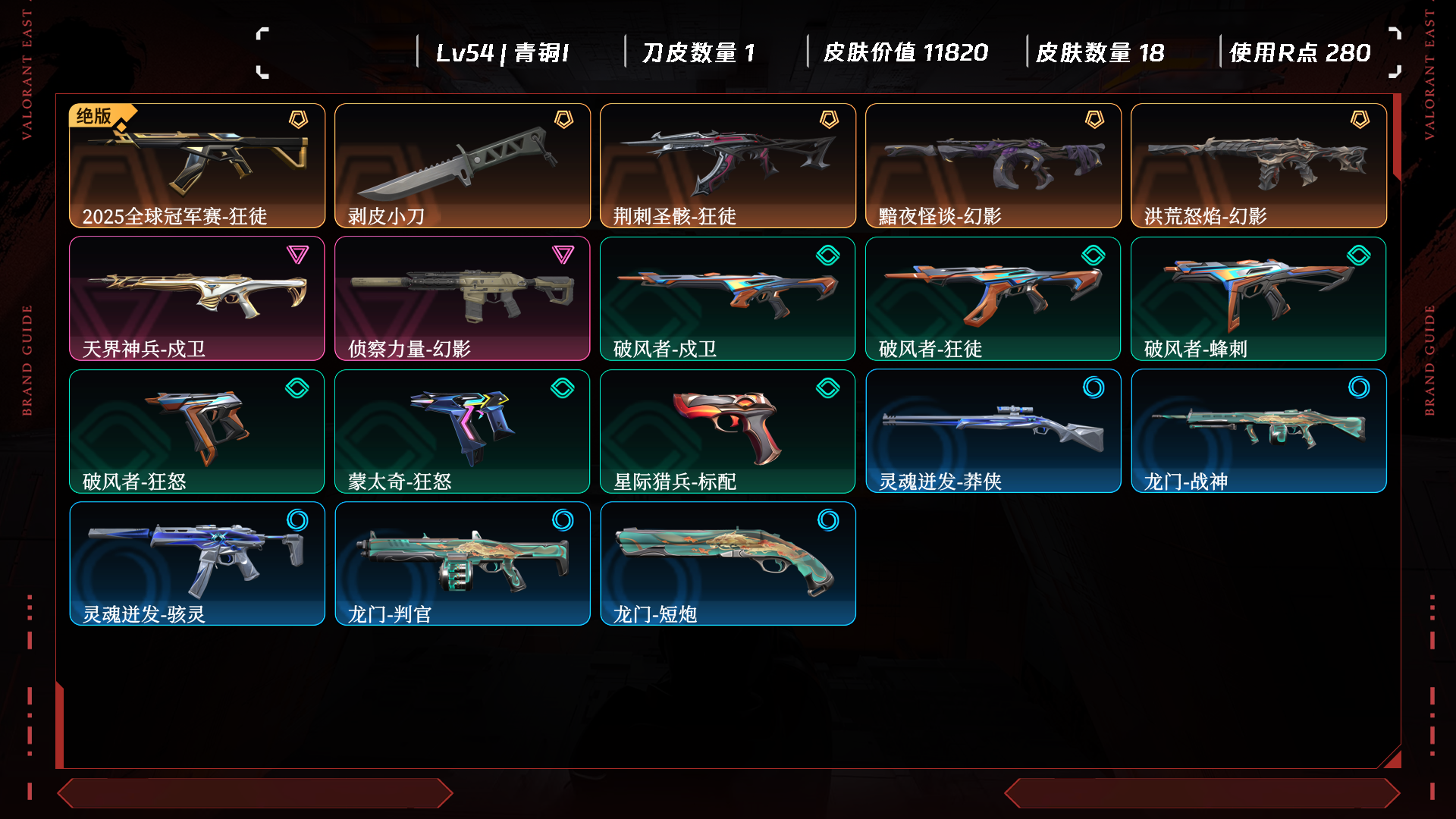Open the 荆刺圣骸-狂徒 skin card
The width and height of the screenshot is (1456, 819).
[728, 165]
